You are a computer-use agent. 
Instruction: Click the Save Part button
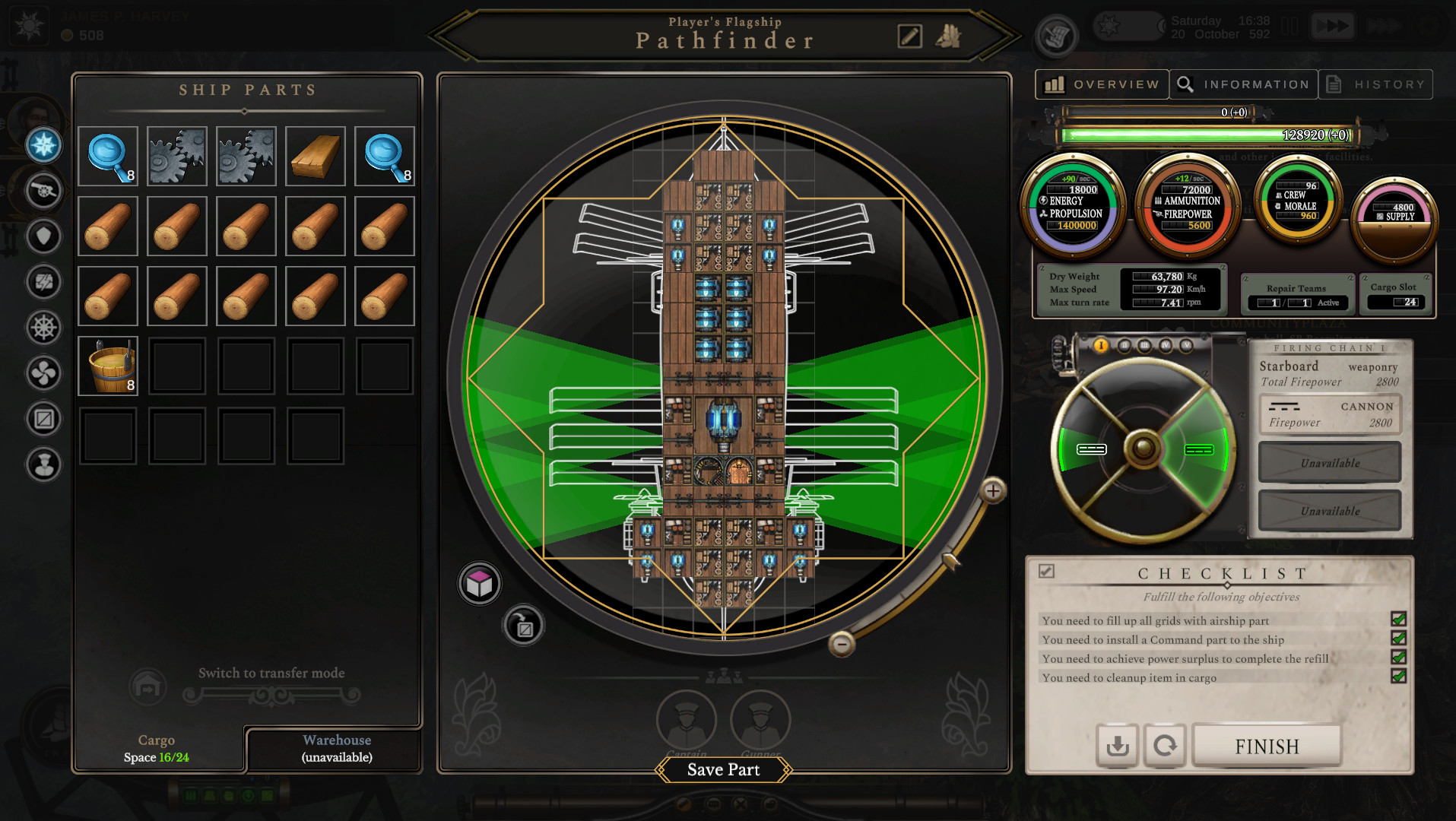click(722, 769)
